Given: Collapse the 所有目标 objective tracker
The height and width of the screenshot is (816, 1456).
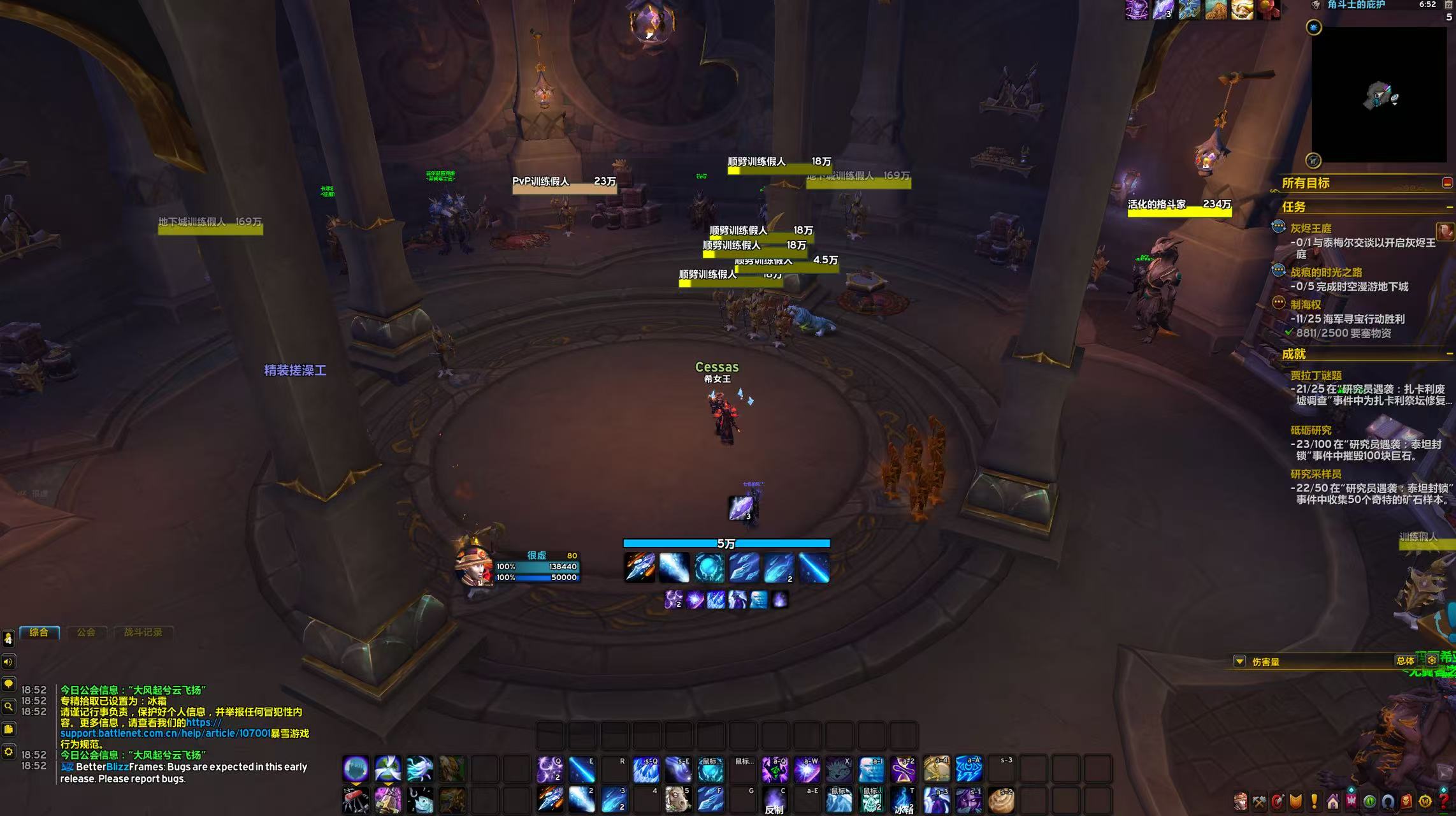Looking at the screenshot, I should (x=1447, y=183).
